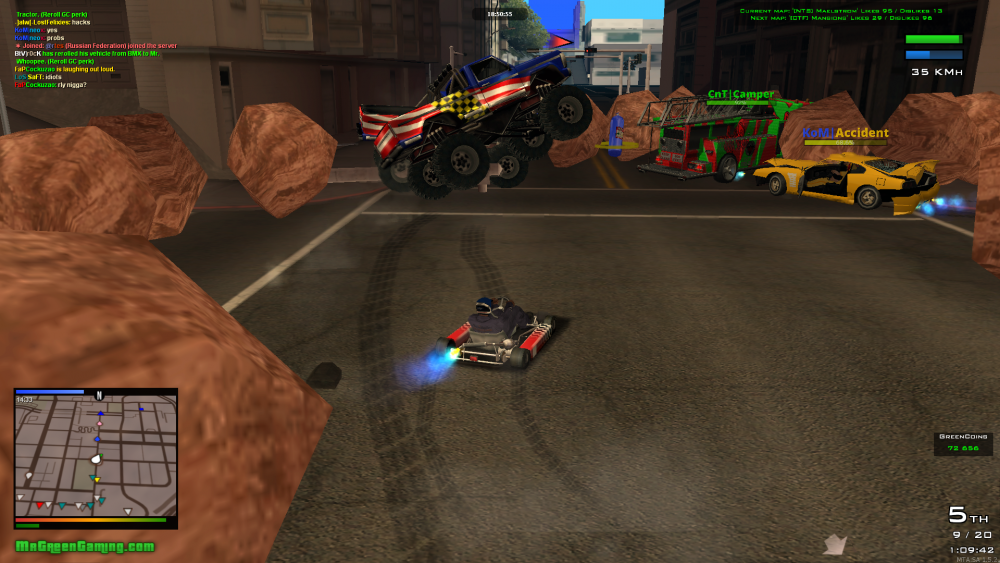The width and height of the screenshot is (1000, 563).
Task: Open the MrGreenGaming.com link
Action: coord(85,546)
